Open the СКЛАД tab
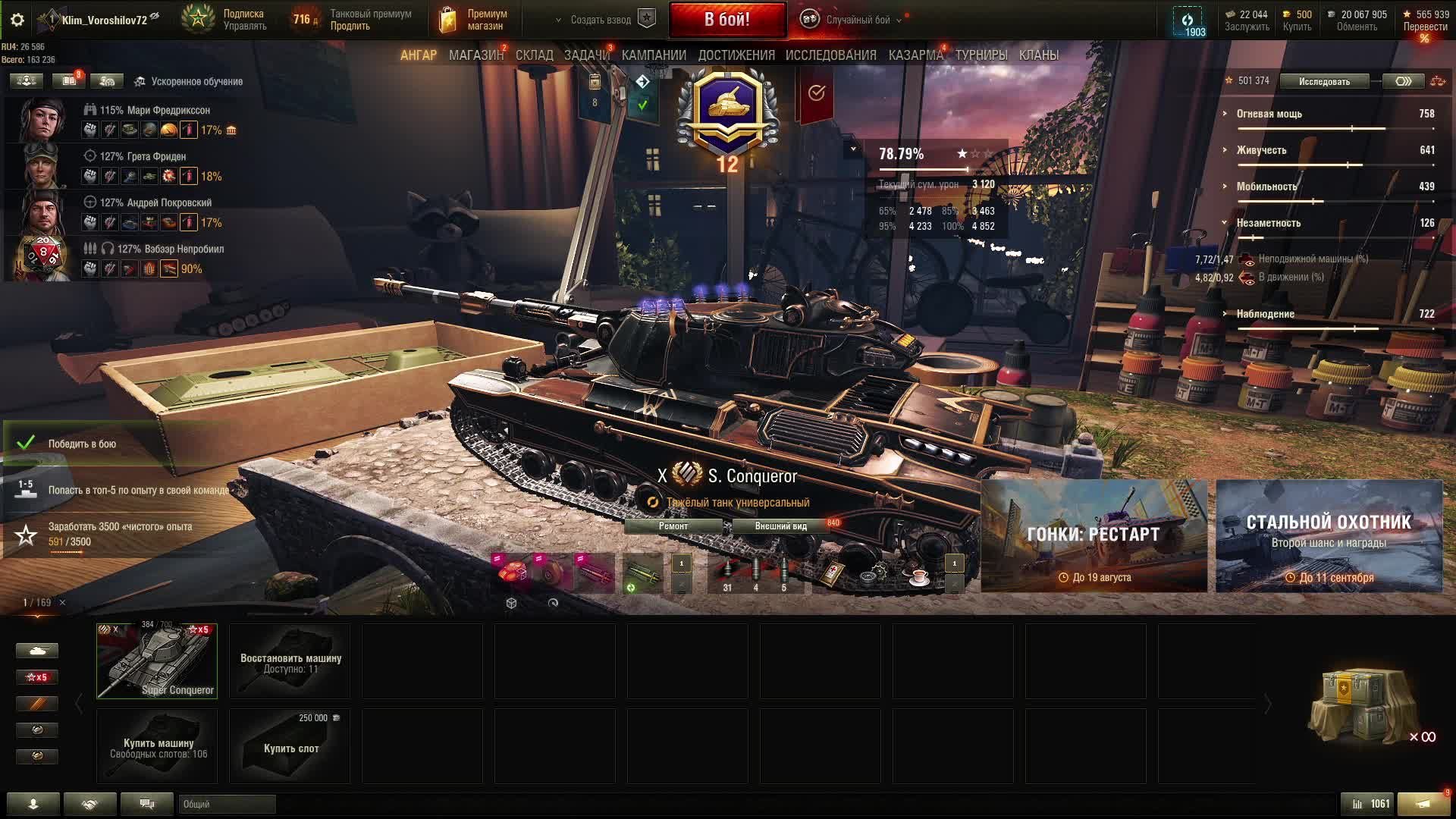Image resolution: width=1456 pixels, height=819 pixels. point(534,55)
